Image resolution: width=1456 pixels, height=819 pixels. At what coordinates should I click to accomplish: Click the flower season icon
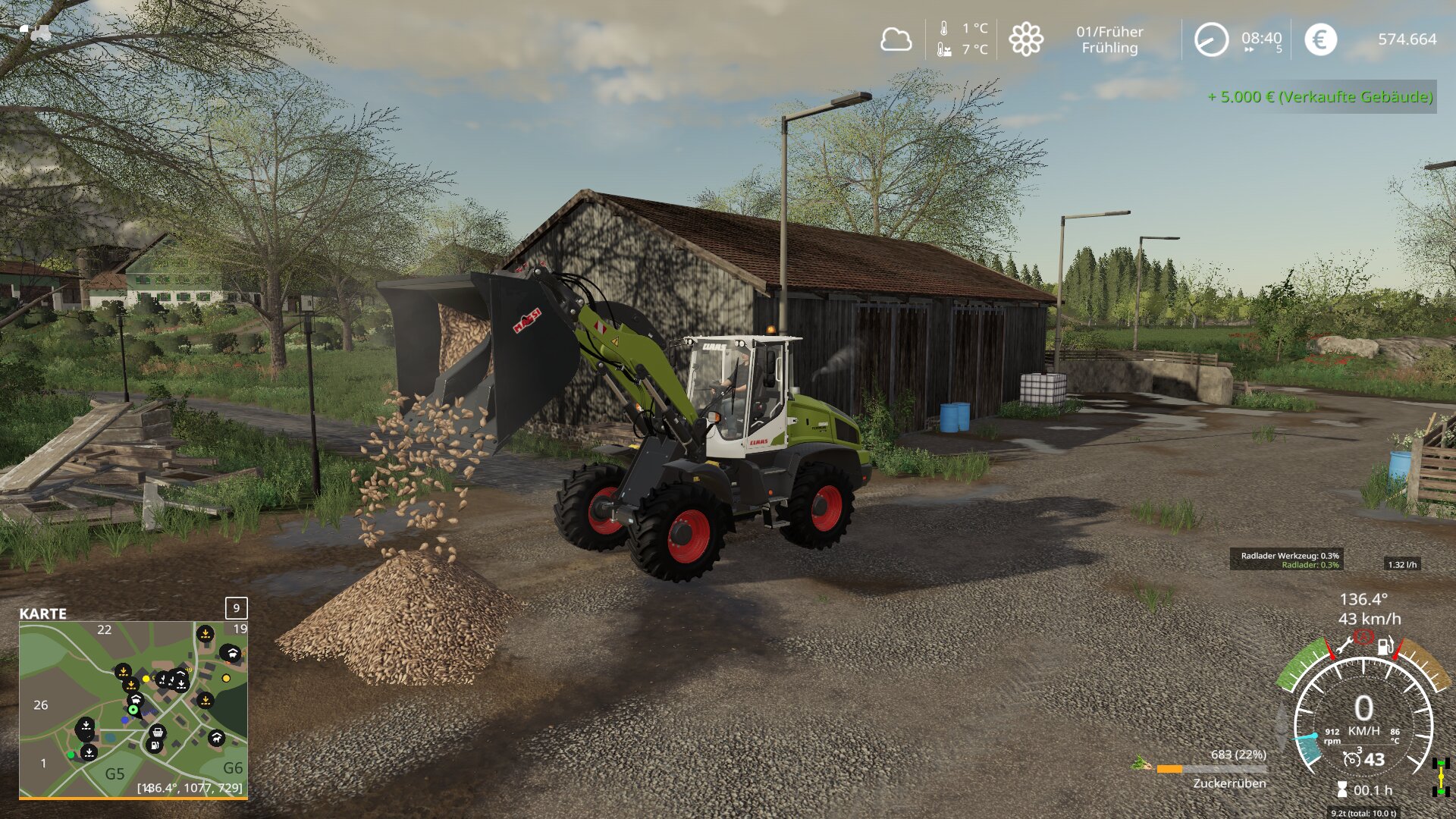point(1025,39)
